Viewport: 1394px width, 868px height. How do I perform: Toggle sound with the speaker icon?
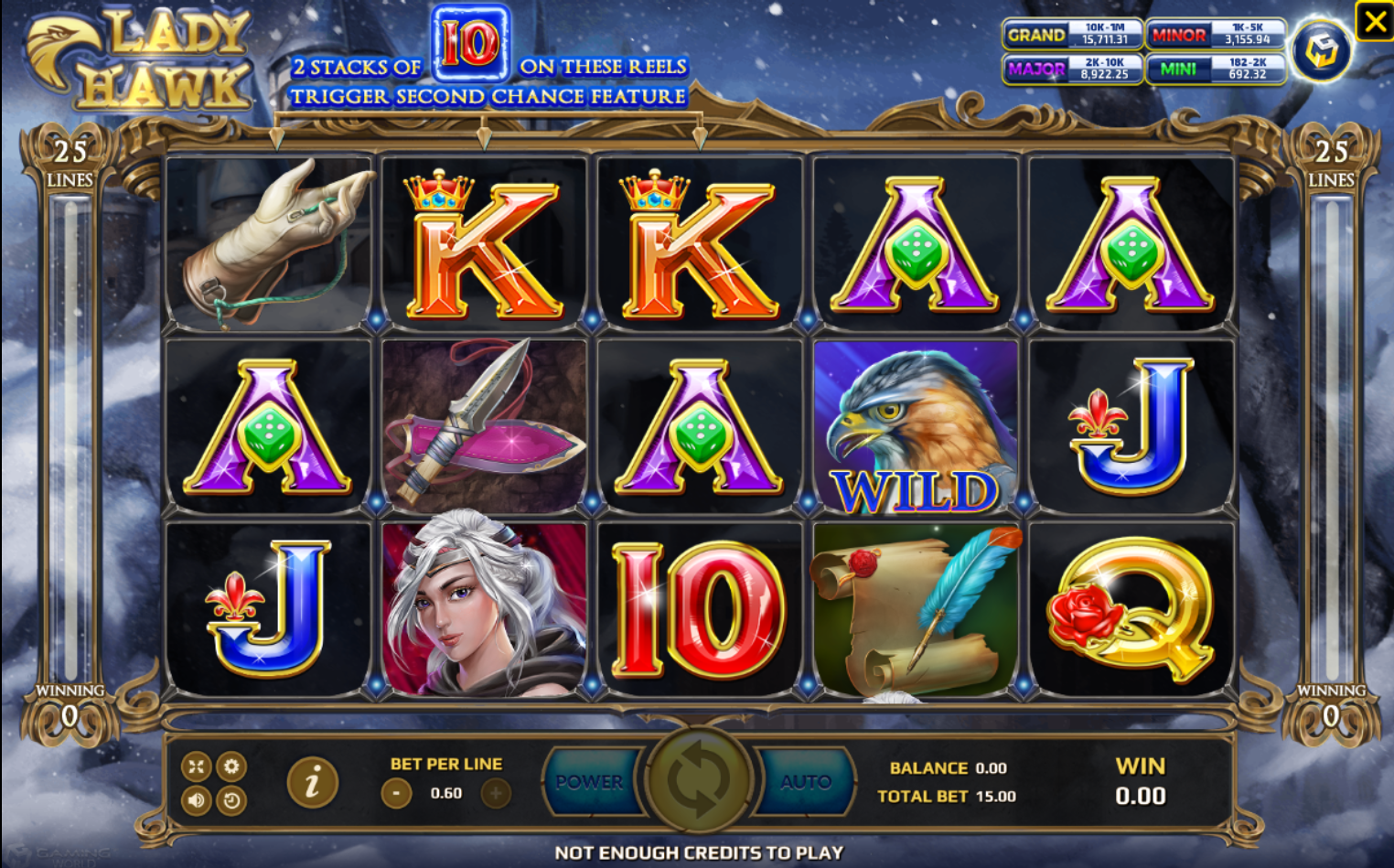[197, 800]
